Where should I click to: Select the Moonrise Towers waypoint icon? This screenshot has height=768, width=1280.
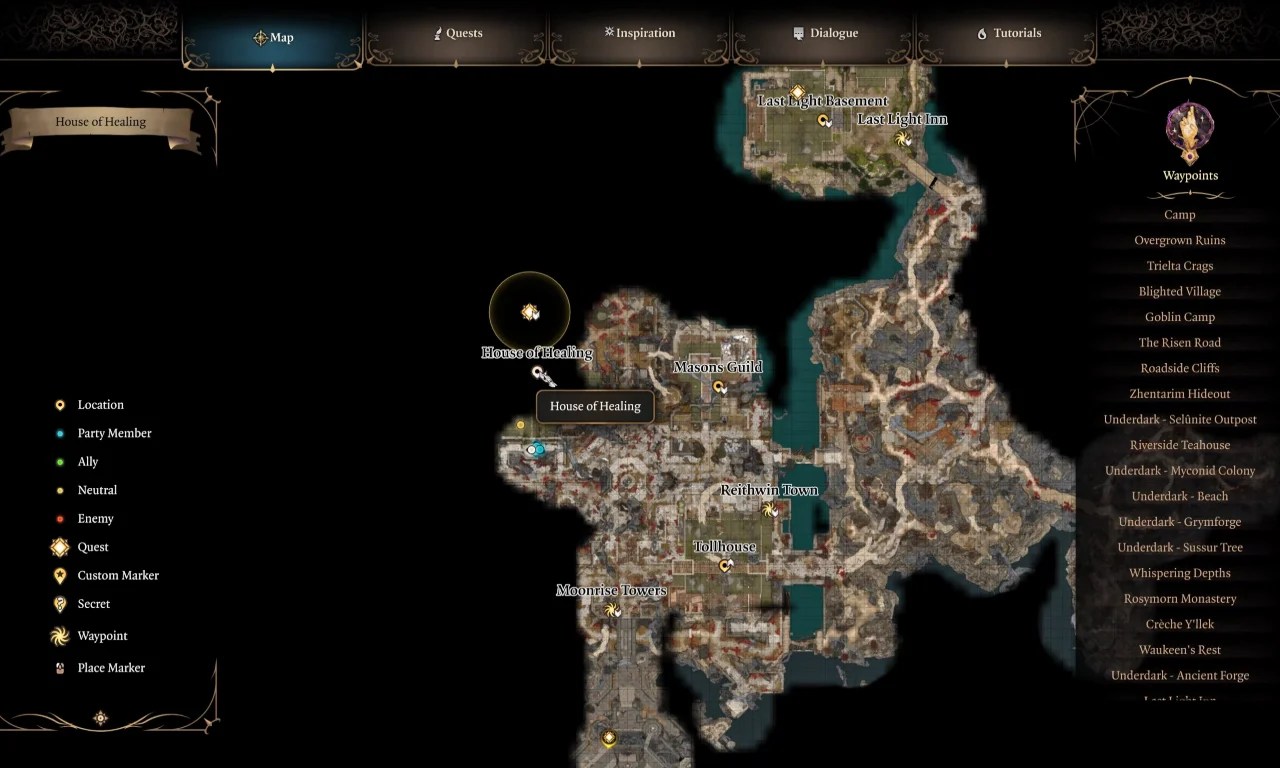tap(613, 609)
